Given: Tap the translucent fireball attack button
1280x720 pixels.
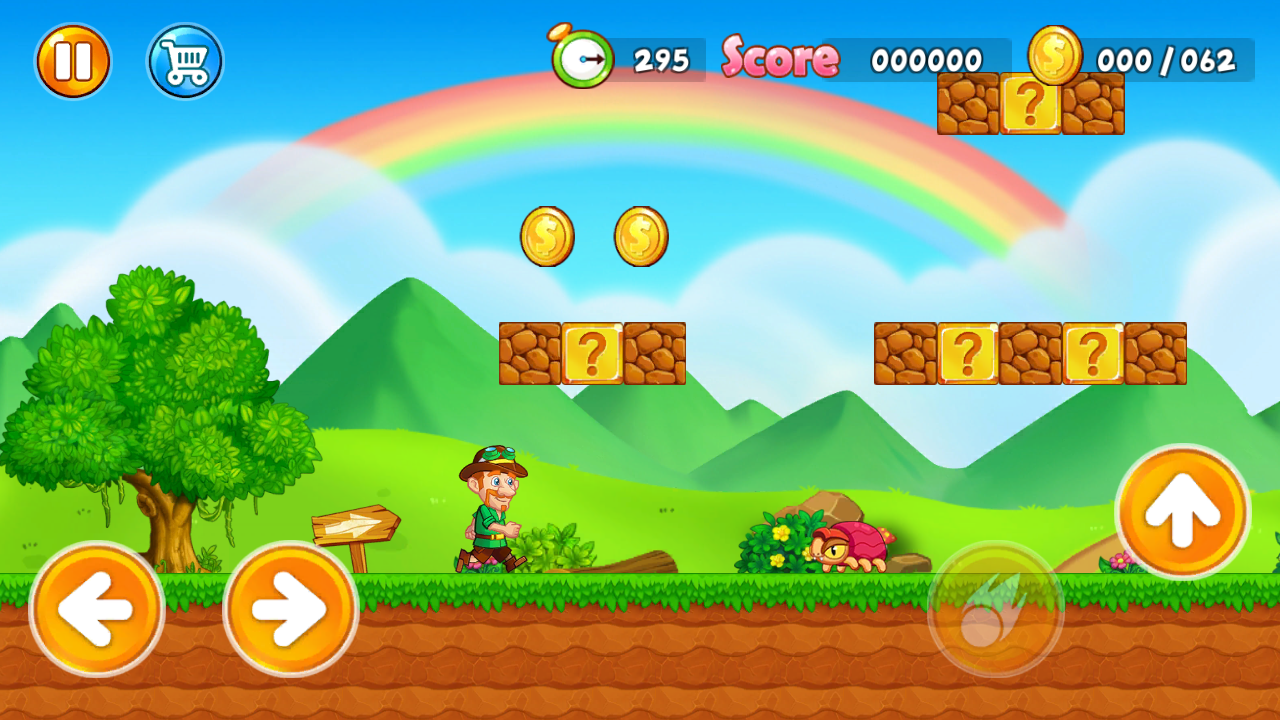Looking at the screenshot, I should point(995,607).
